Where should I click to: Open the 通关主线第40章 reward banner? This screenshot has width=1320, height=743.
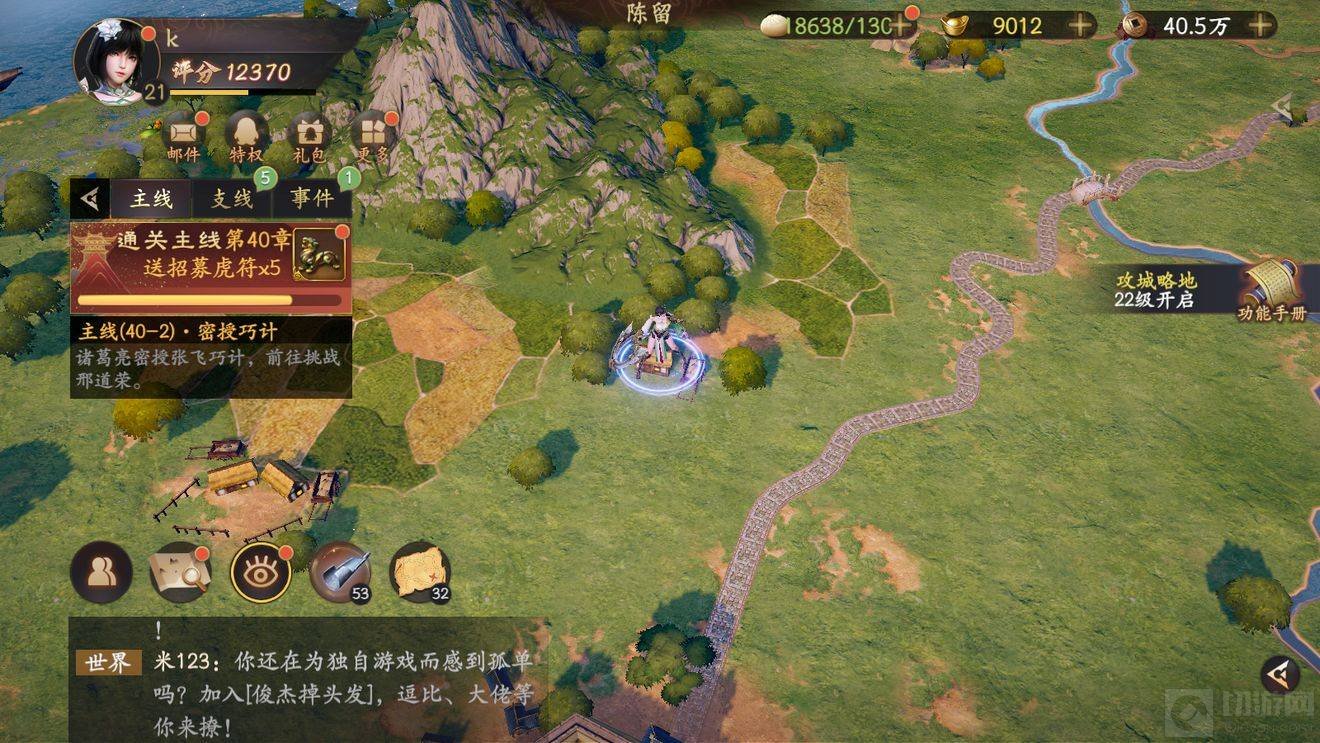(210, 267)
